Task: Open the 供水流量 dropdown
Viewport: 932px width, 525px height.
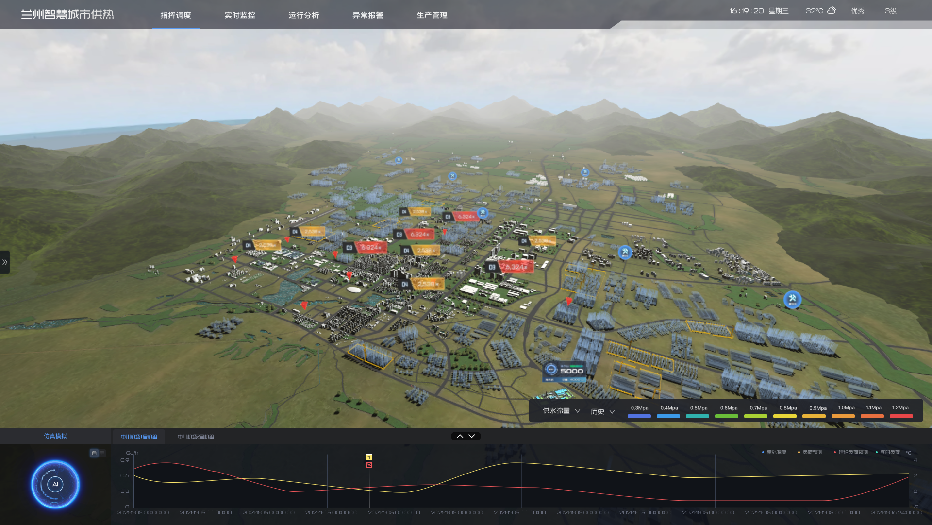Action: pos(561,411)
